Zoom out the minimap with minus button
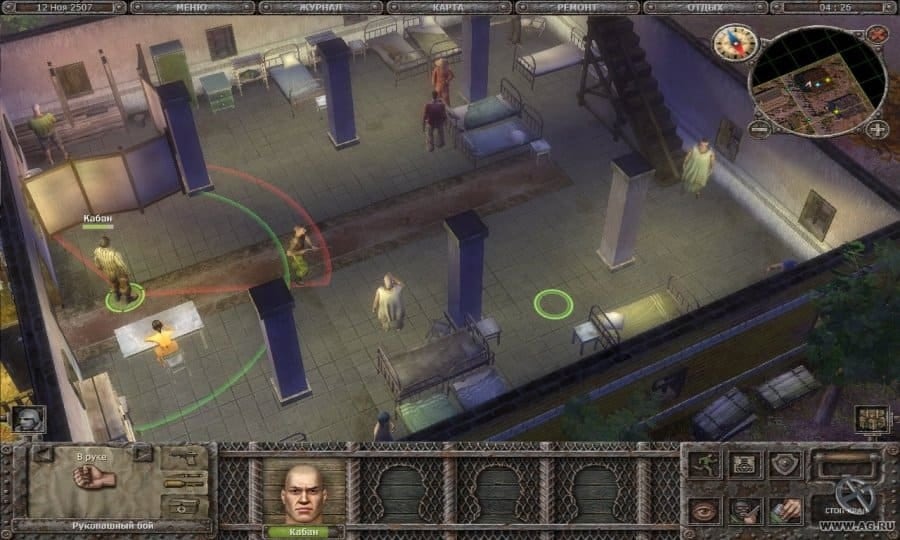Viewport: 900px width, 540px height. click(760, 129)
